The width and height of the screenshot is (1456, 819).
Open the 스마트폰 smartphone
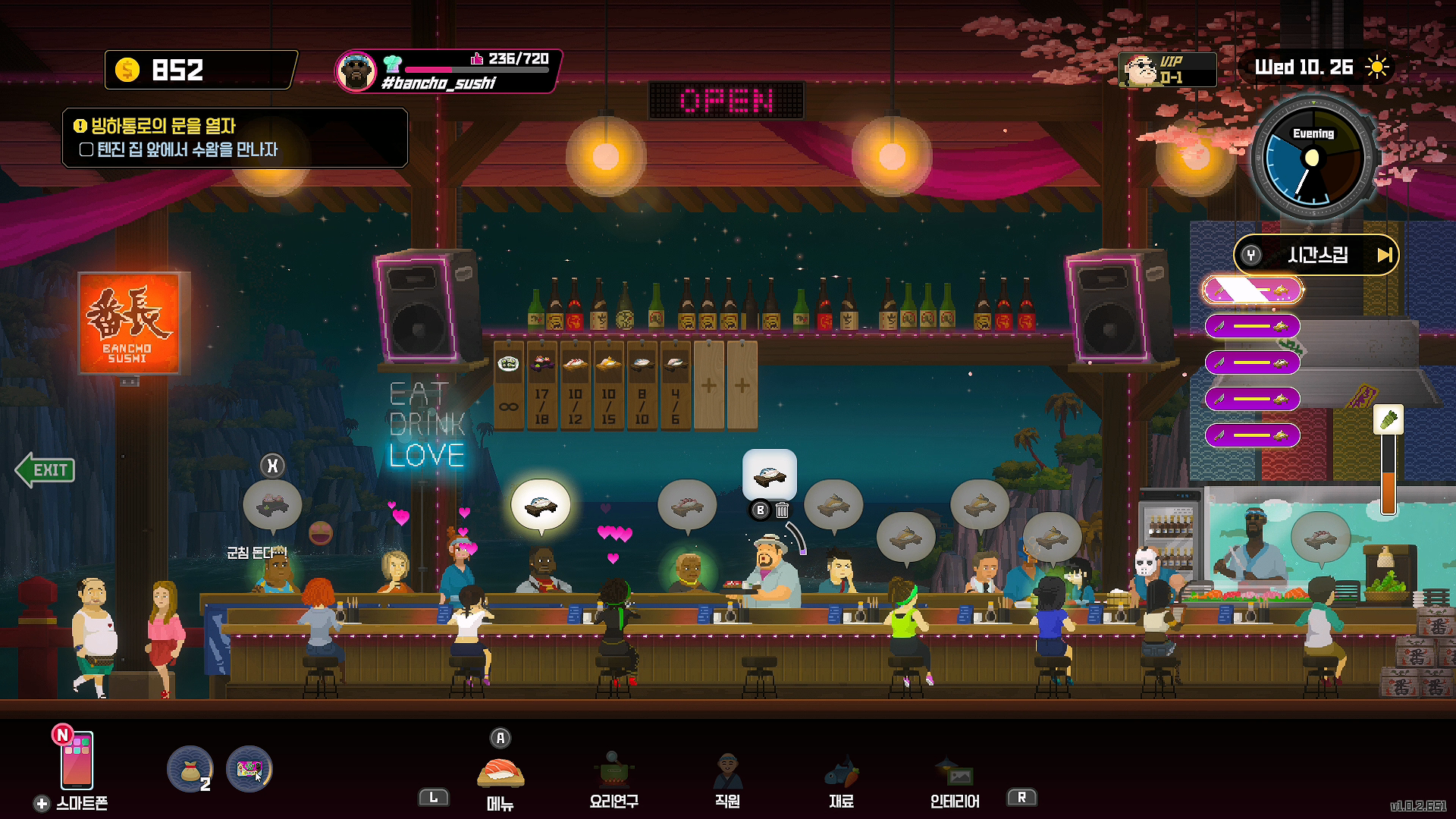coord(77,761)
